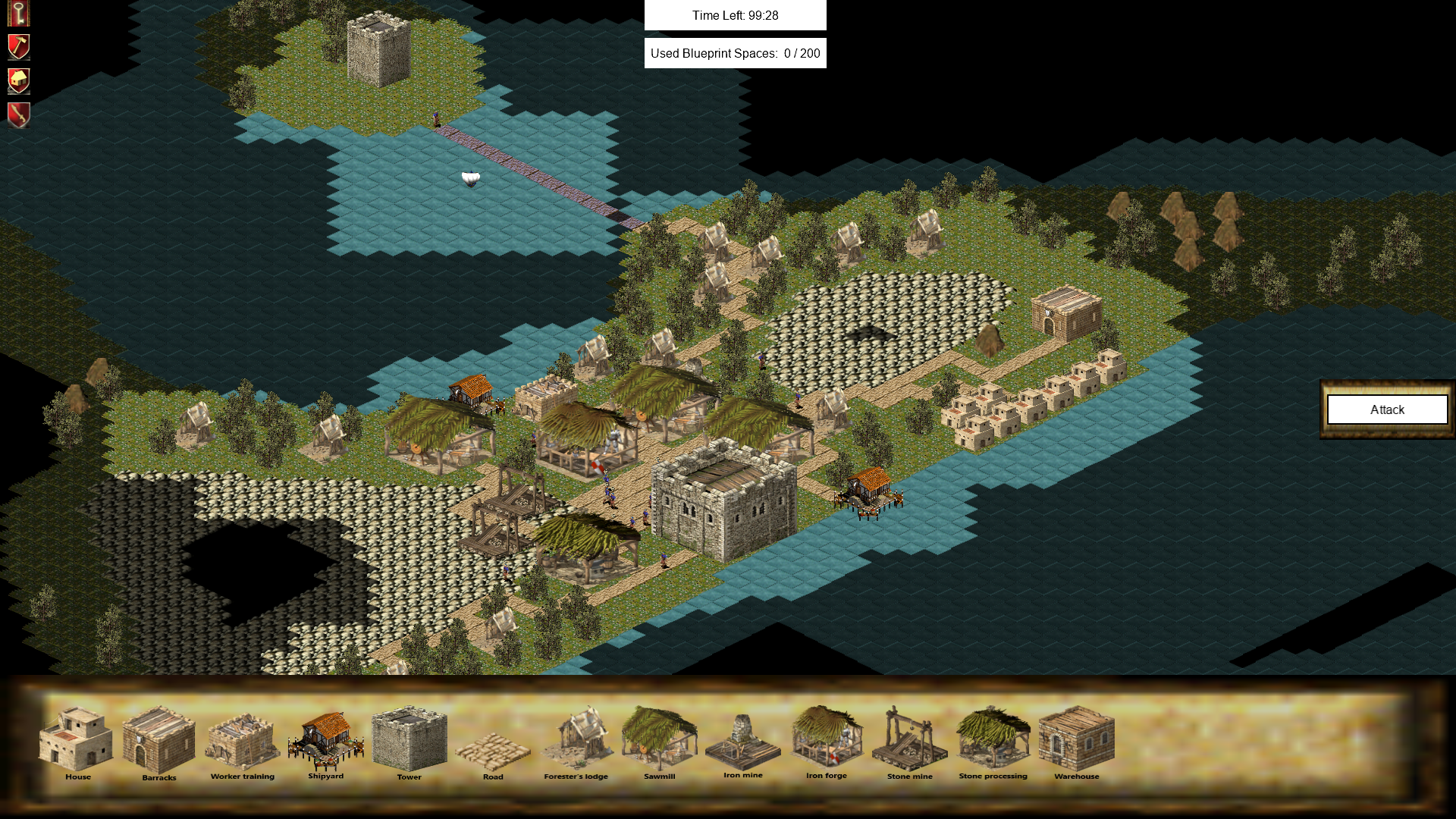Viewport: 1456px width, 819px height.
Task: Click the Attack button
Action: pos(1386,409)
